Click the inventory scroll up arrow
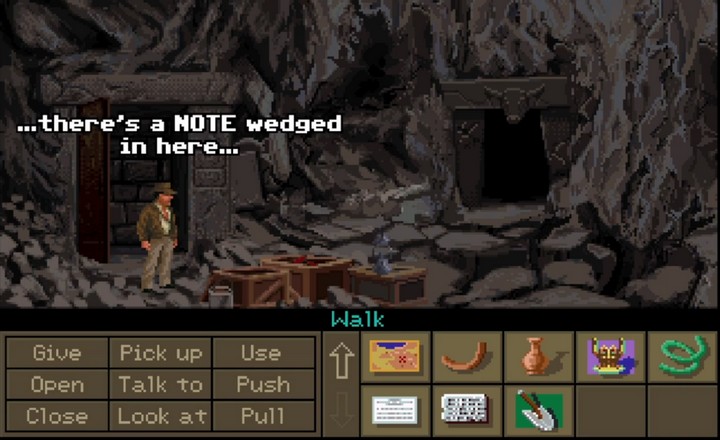This screenshot has height=440, width=720. click(x=342, y=360)
